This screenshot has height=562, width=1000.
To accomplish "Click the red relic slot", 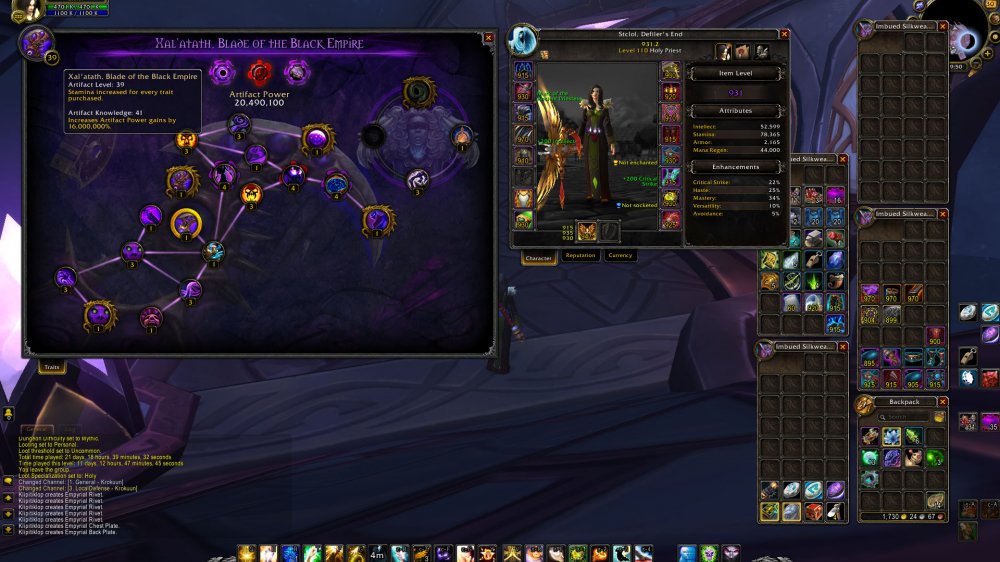I will [x=259, y=72].
